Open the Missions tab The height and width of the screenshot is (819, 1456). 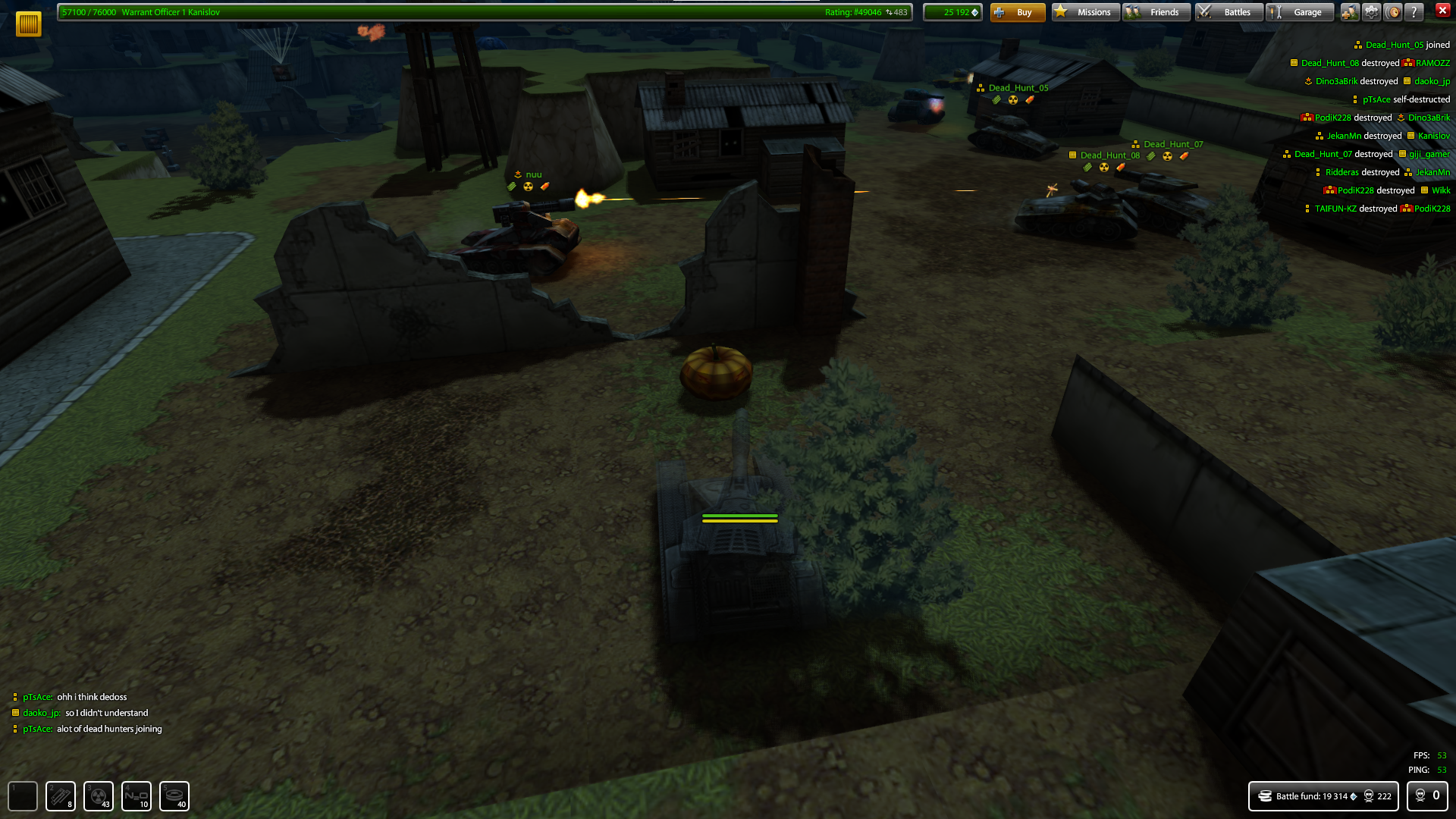pos(1084,11)
